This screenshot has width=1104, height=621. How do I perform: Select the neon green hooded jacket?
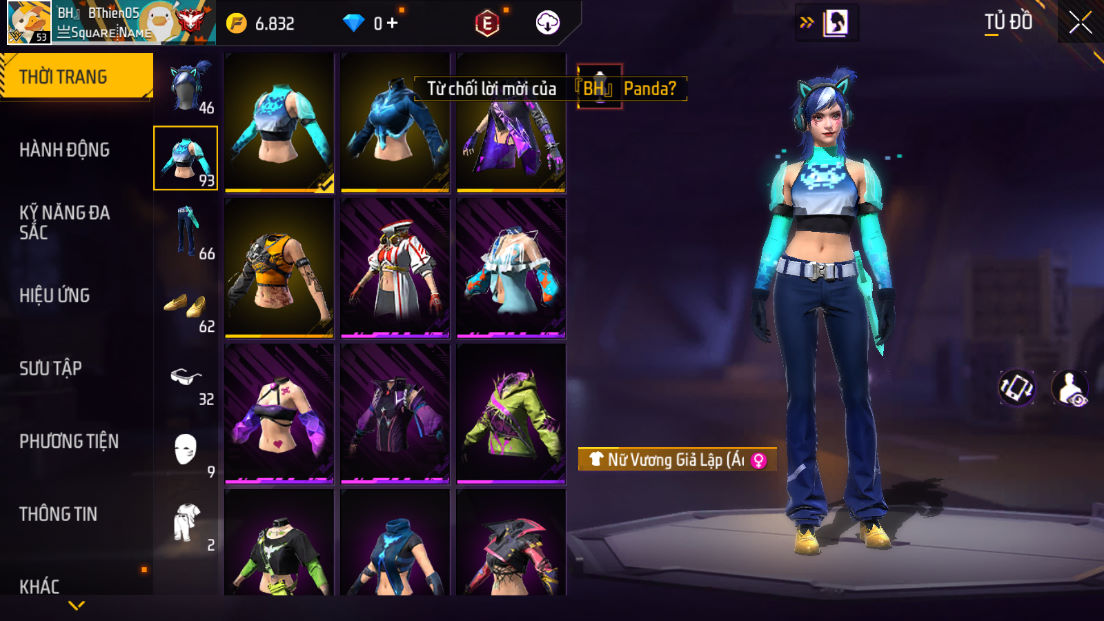(511, 413)
